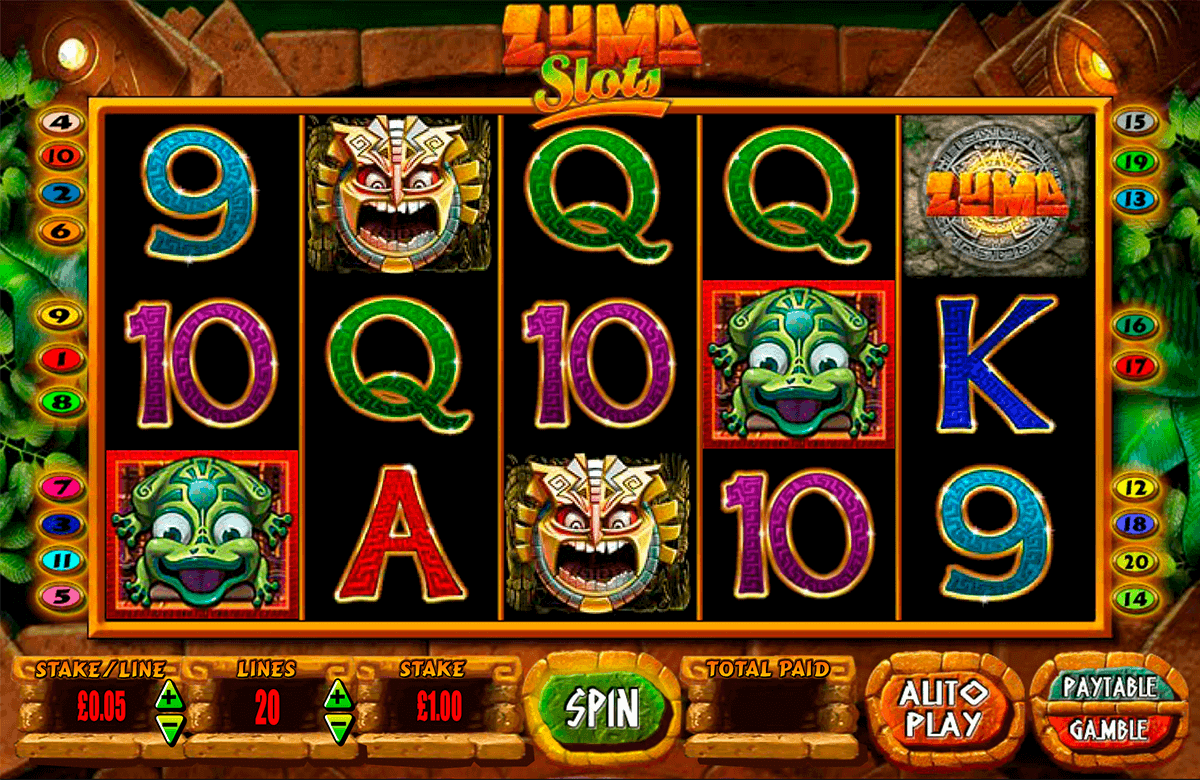Select payline marker number 9

pos(62,316)
